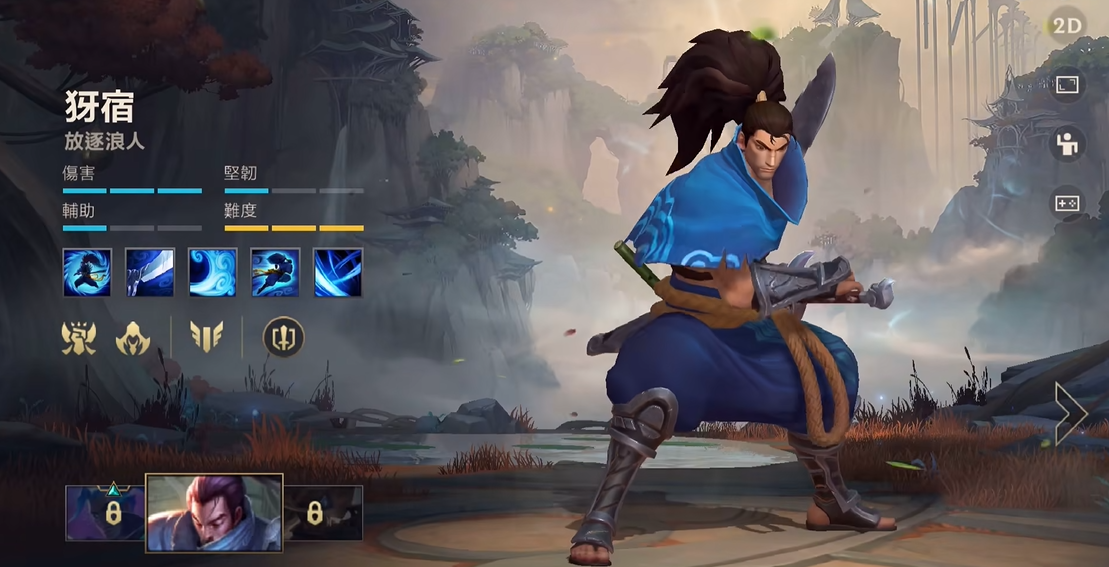Select the locked purple skin thumbnail
Screen dimensions: 1109x567
coord(105,513)
